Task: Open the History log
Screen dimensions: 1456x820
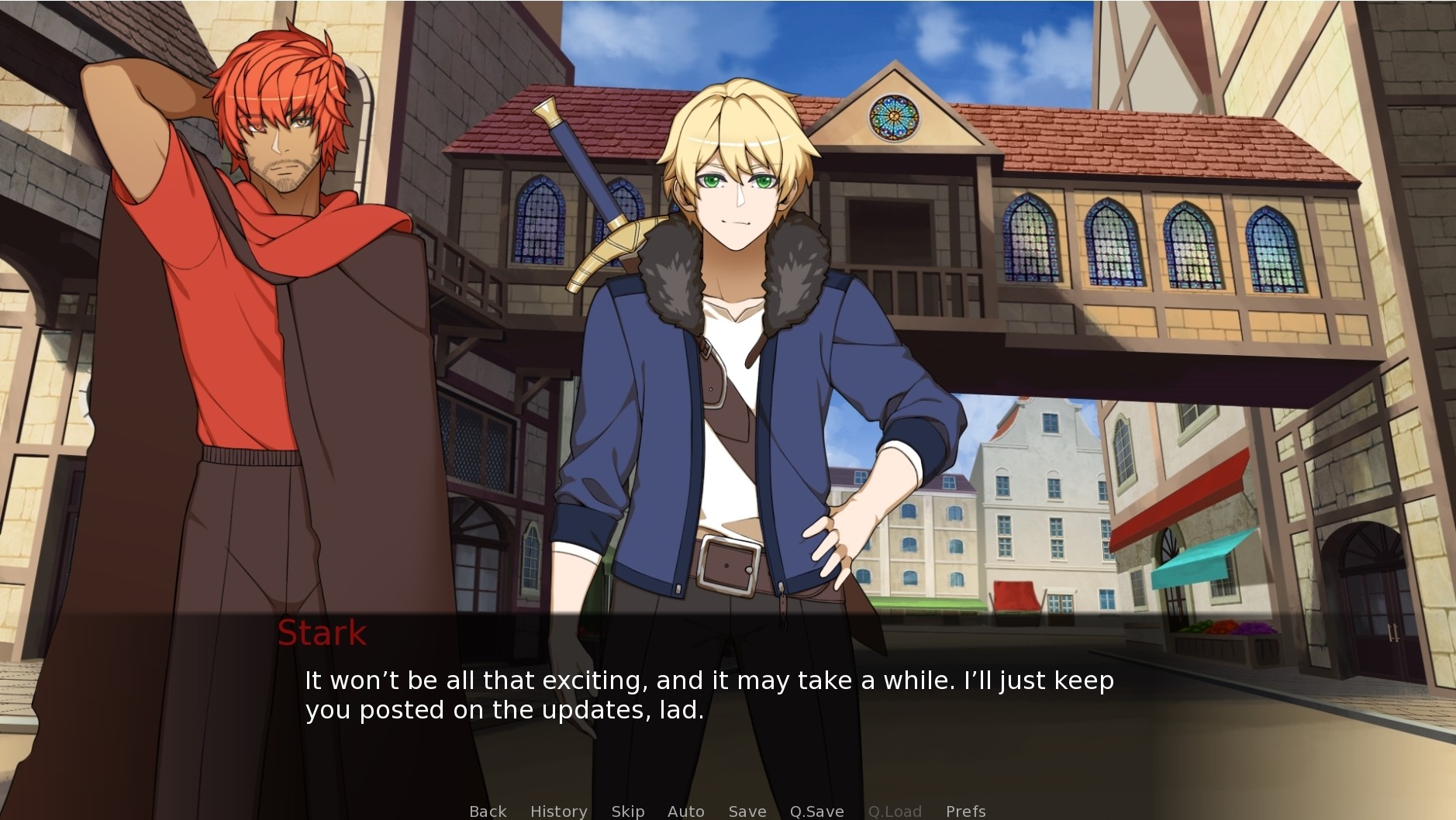Action: 559,811
